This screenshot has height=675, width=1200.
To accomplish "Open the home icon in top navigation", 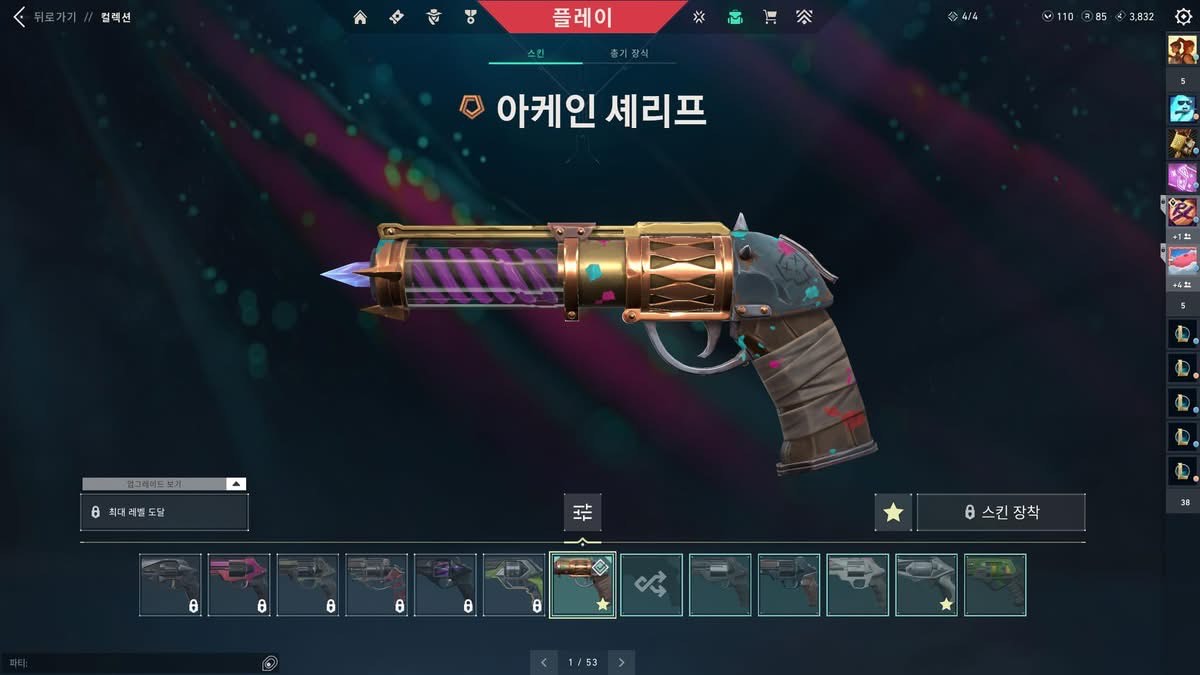I will click(360, 17).
